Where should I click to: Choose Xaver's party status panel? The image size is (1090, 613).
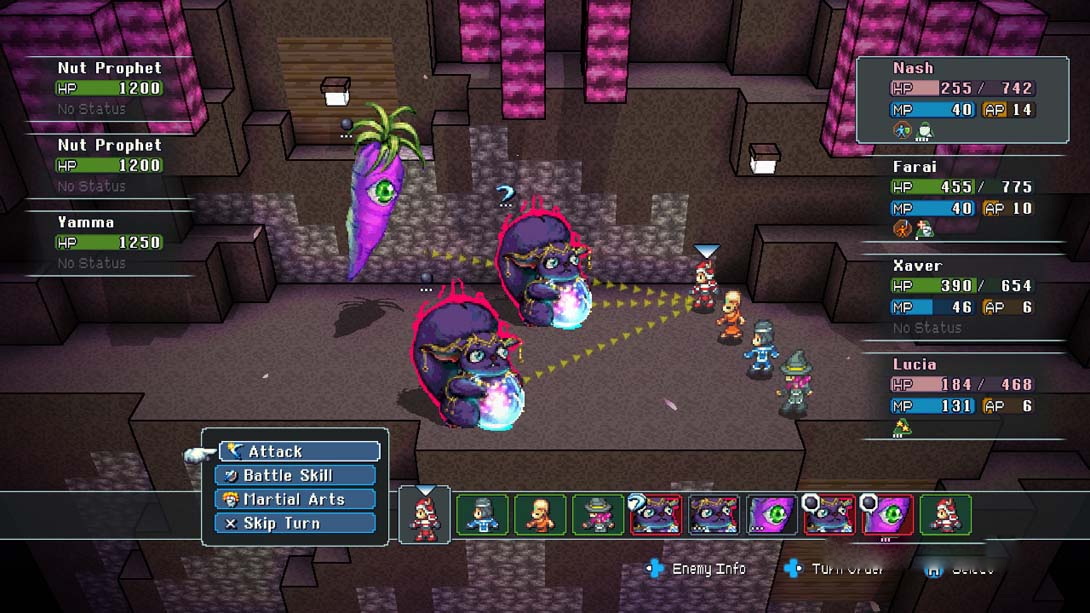[x=962, y=297]
